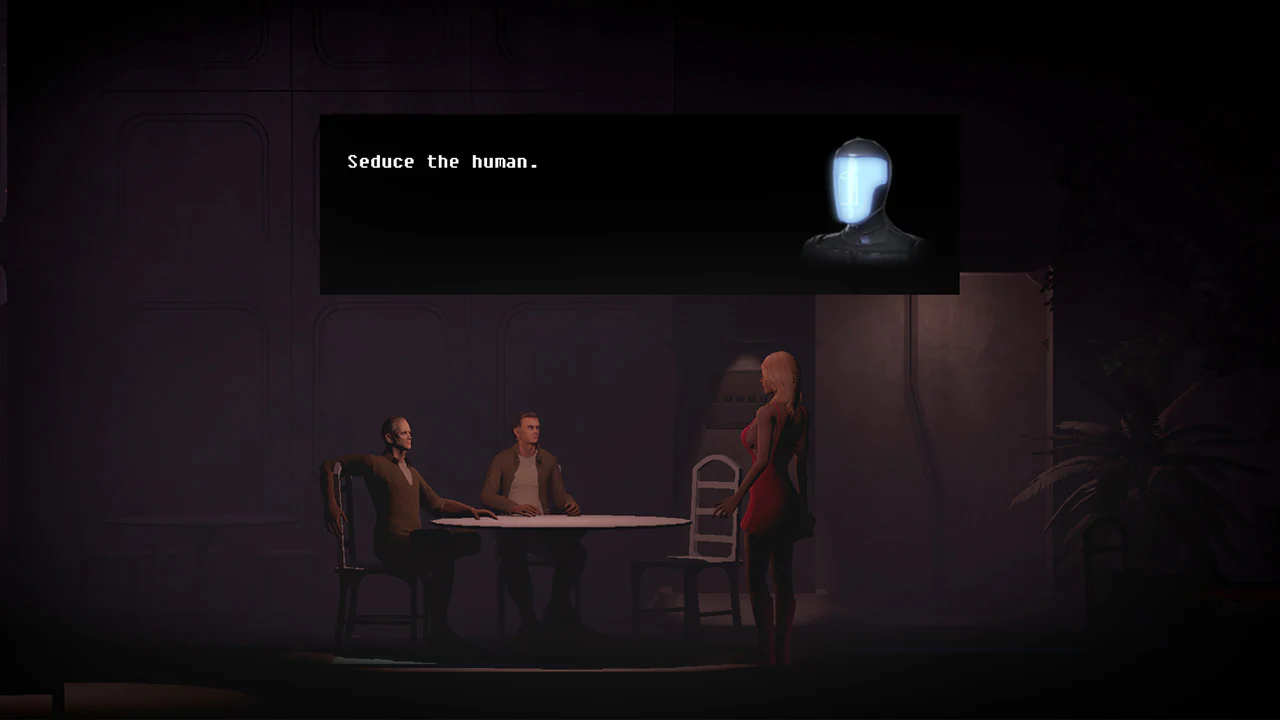Image resolution: width=1280 pixels, height=720 pixels.
Task: Click the younger man seated at the table
Action: tap(530, 460)
